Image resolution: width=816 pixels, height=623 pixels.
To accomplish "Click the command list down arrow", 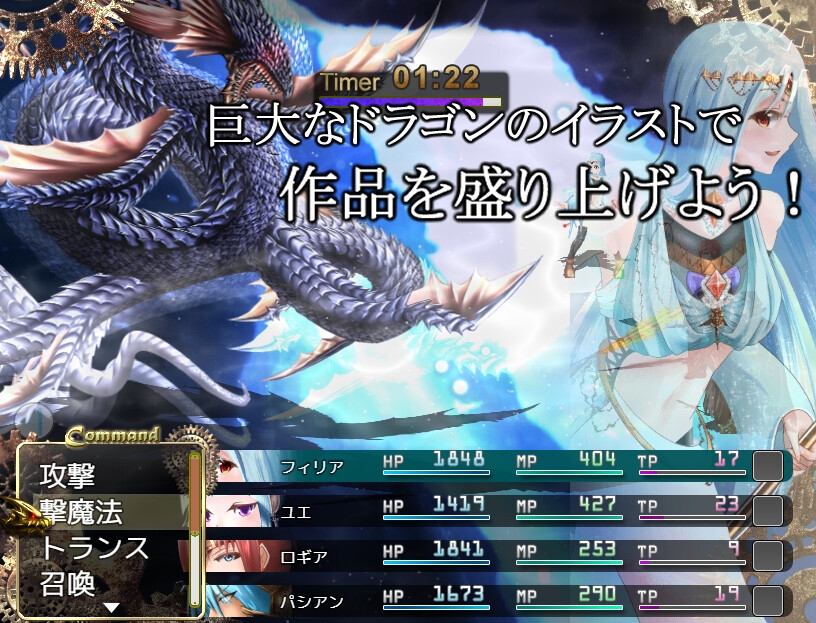I will 112,606.
